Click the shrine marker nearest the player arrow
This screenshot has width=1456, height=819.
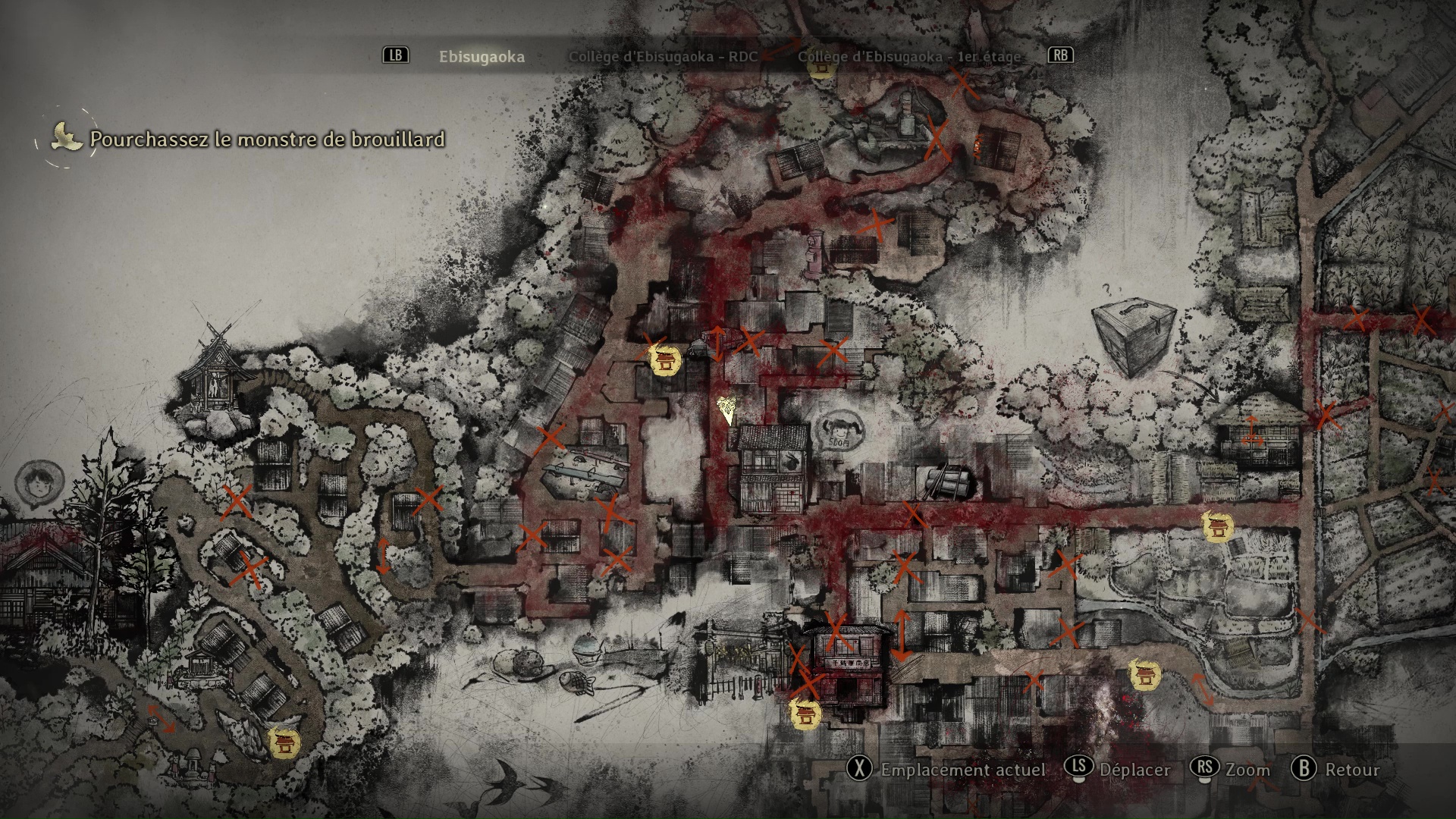(666, 361)
